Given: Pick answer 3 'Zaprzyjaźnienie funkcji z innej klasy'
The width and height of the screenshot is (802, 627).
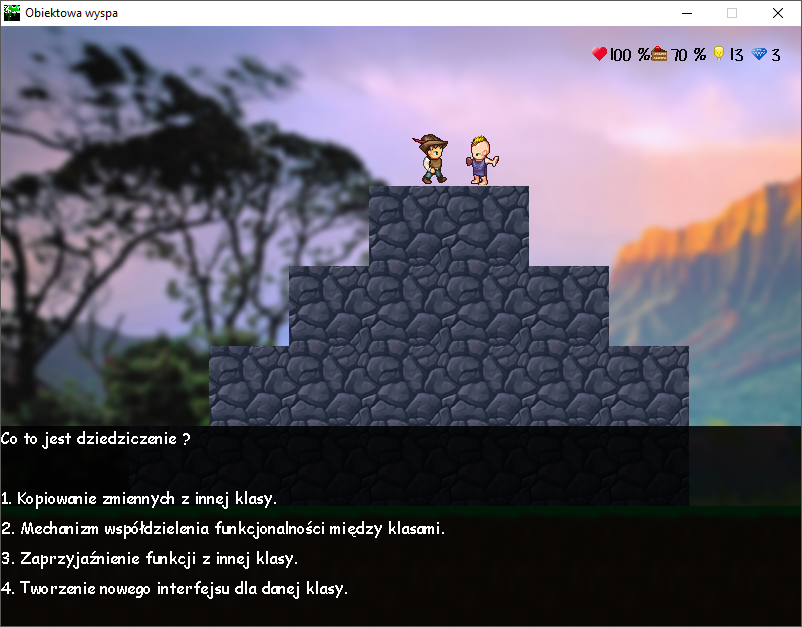Looking at the screenshot, I should click(x=150, y=558).
